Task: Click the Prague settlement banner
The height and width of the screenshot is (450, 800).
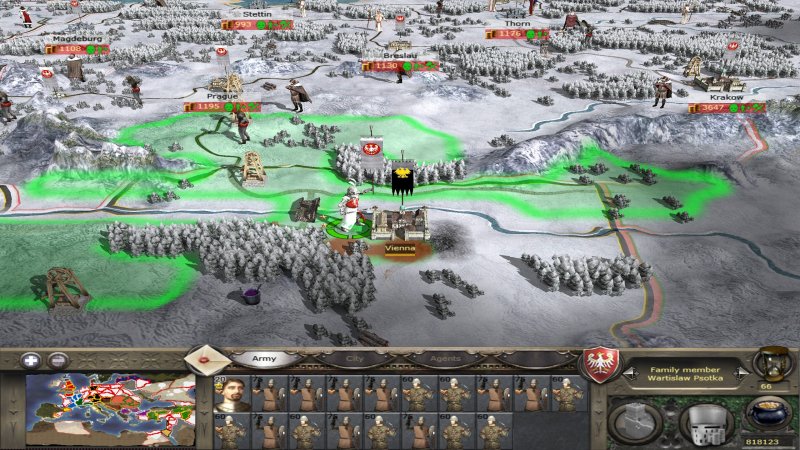Action: (222, 106)
